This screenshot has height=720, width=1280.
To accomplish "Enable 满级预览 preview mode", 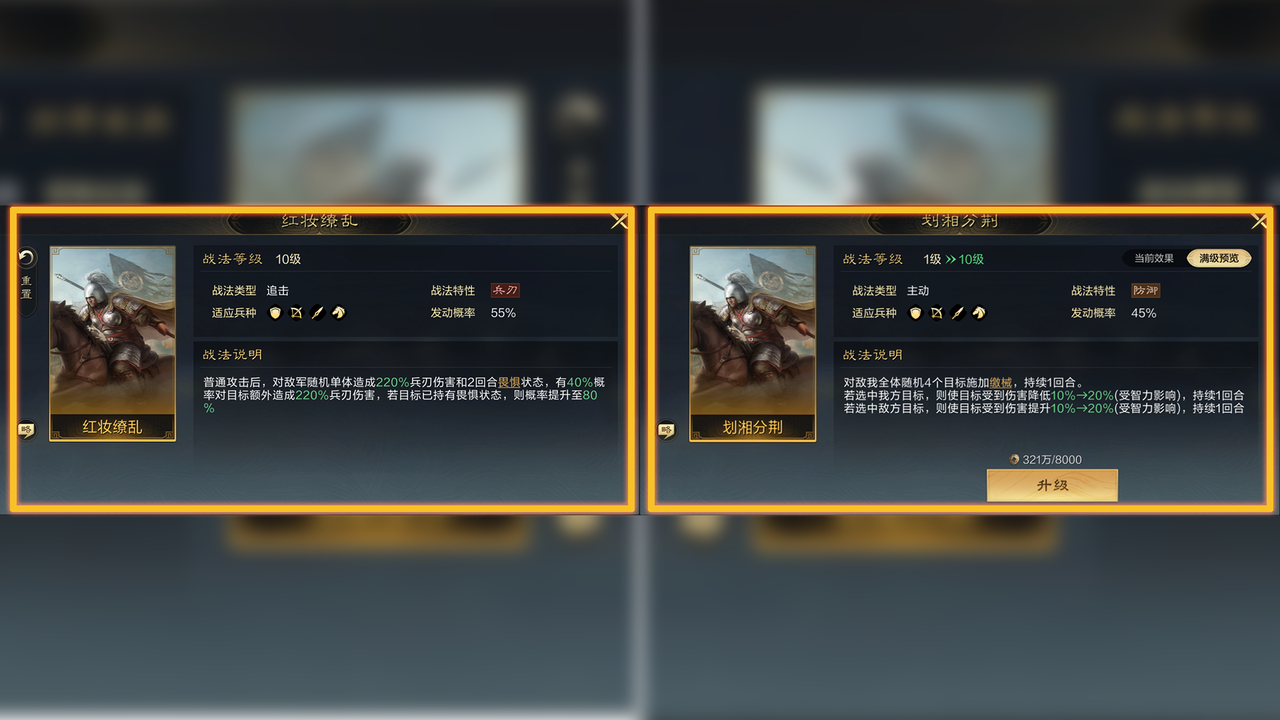I will pyautogui.click(x=1218, y=258).
